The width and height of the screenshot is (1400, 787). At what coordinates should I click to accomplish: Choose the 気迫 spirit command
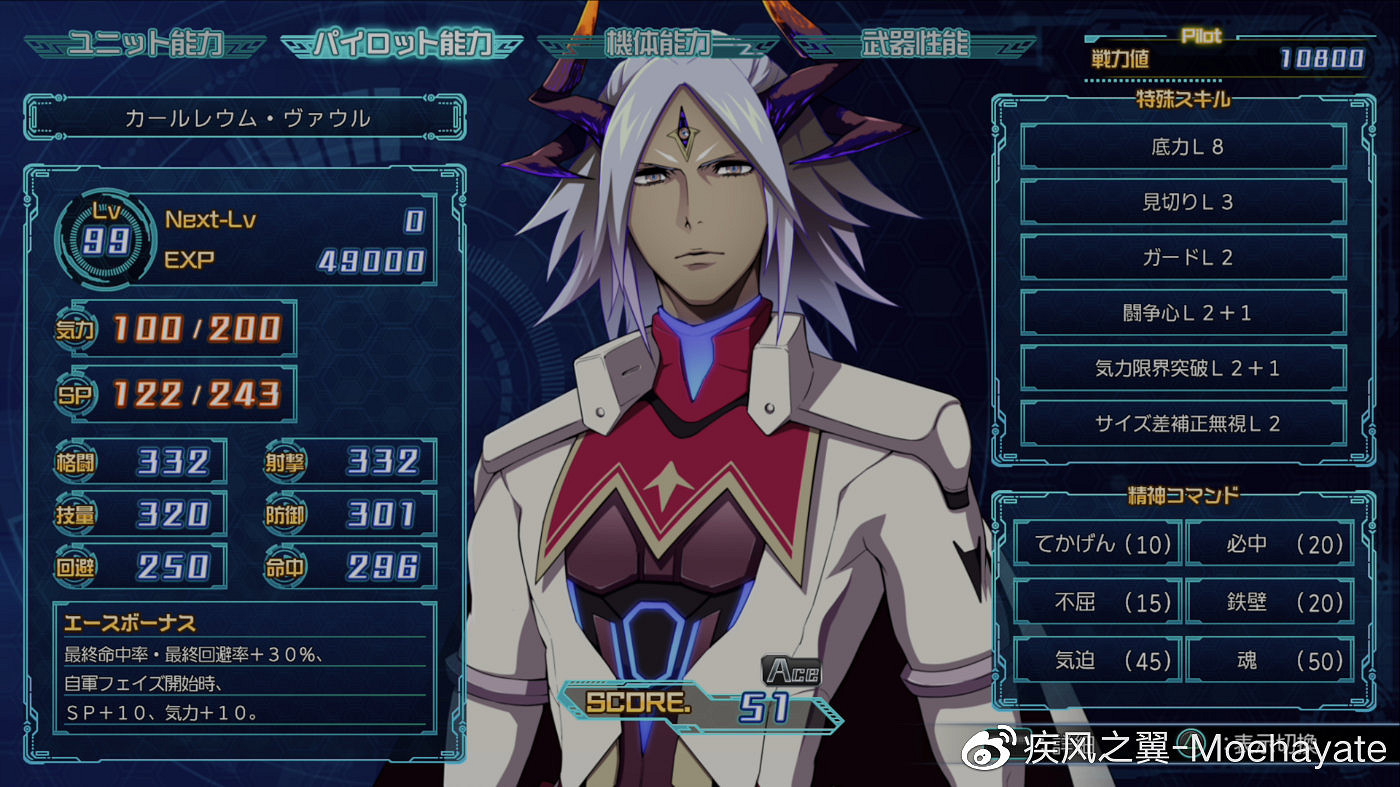point(1097,660)
